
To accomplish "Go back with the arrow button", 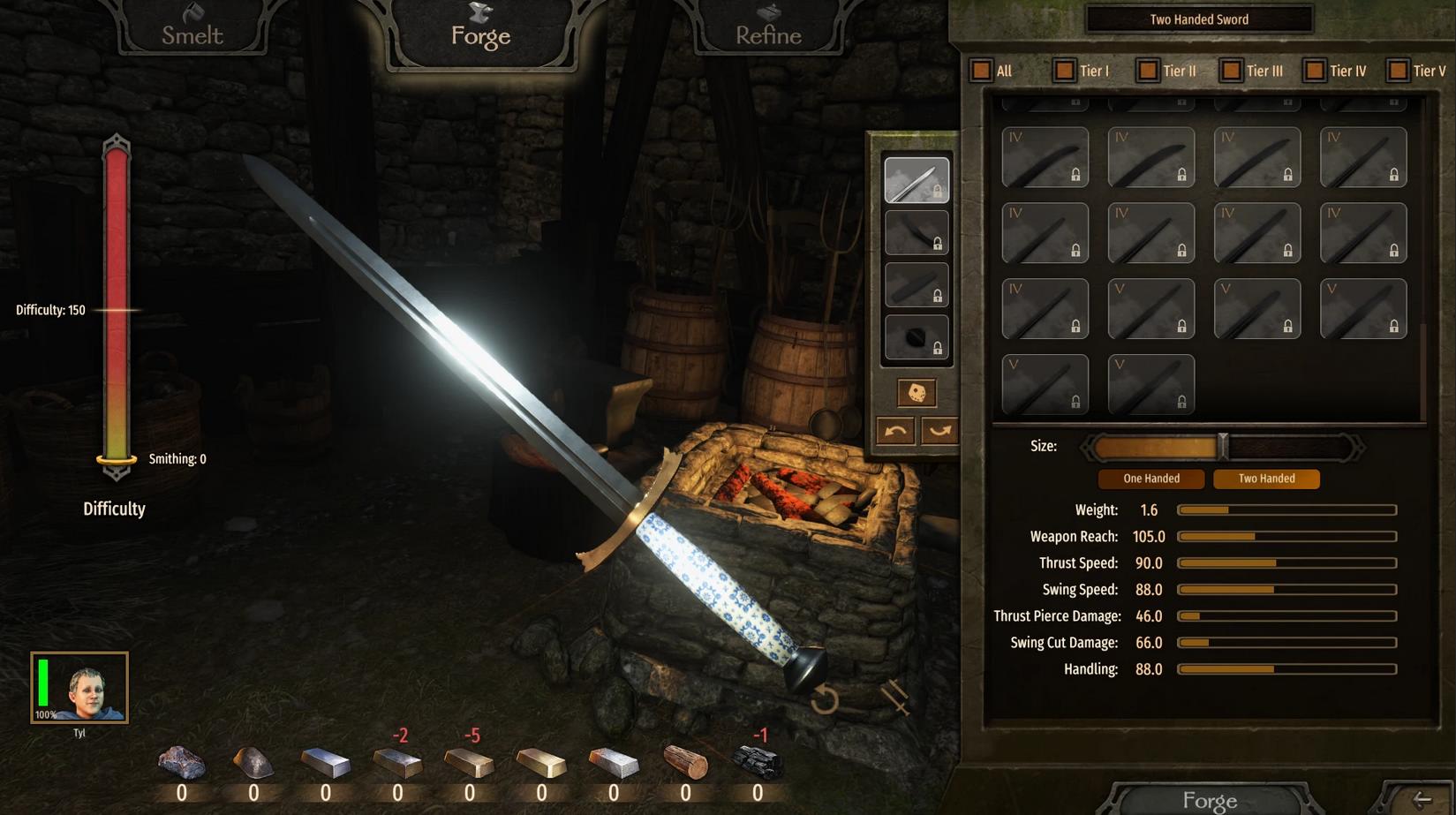I will click(x=1422, y=800).
